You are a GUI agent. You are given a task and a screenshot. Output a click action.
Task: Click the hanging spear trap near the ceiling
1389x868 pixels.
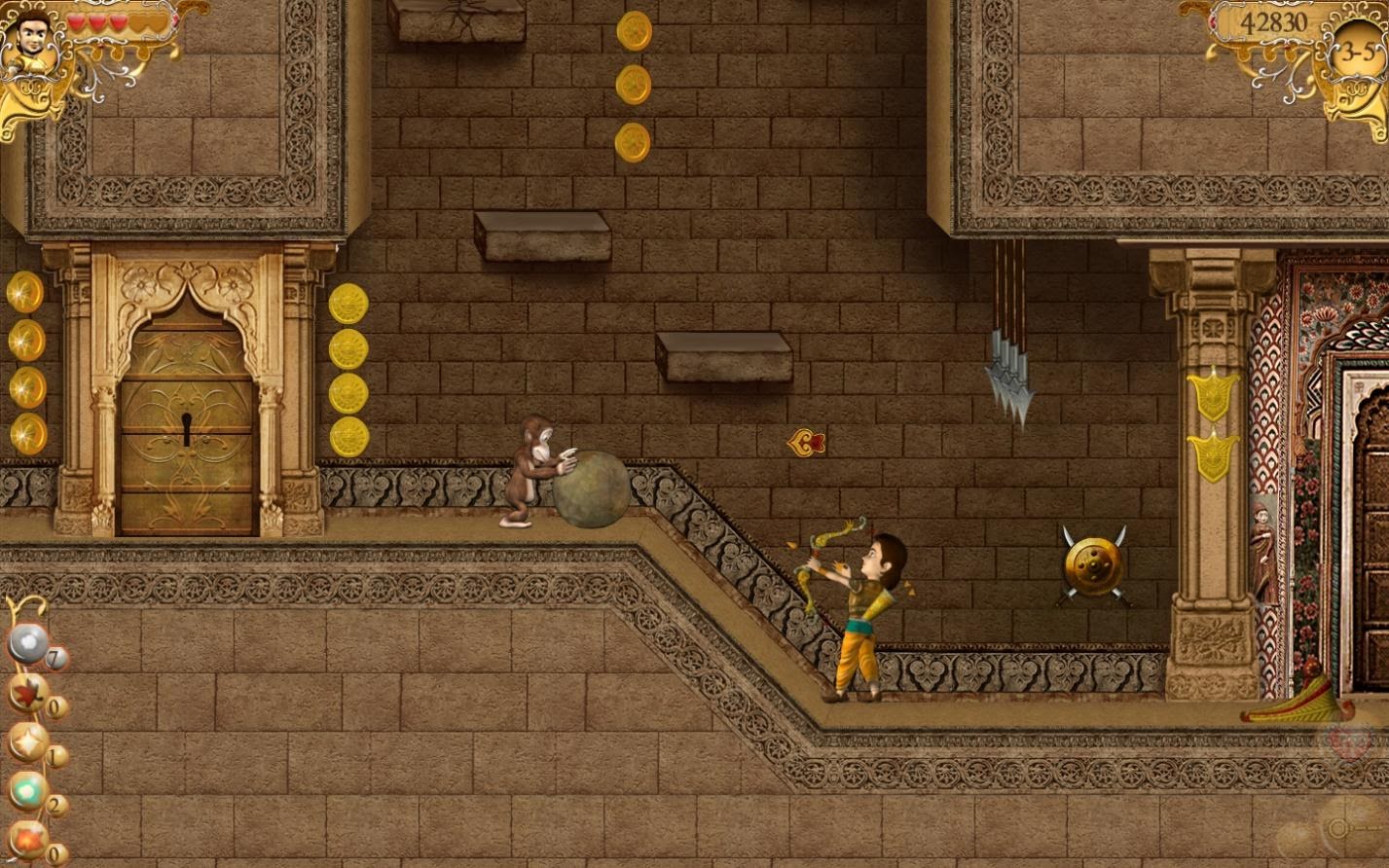(1010, 375)
